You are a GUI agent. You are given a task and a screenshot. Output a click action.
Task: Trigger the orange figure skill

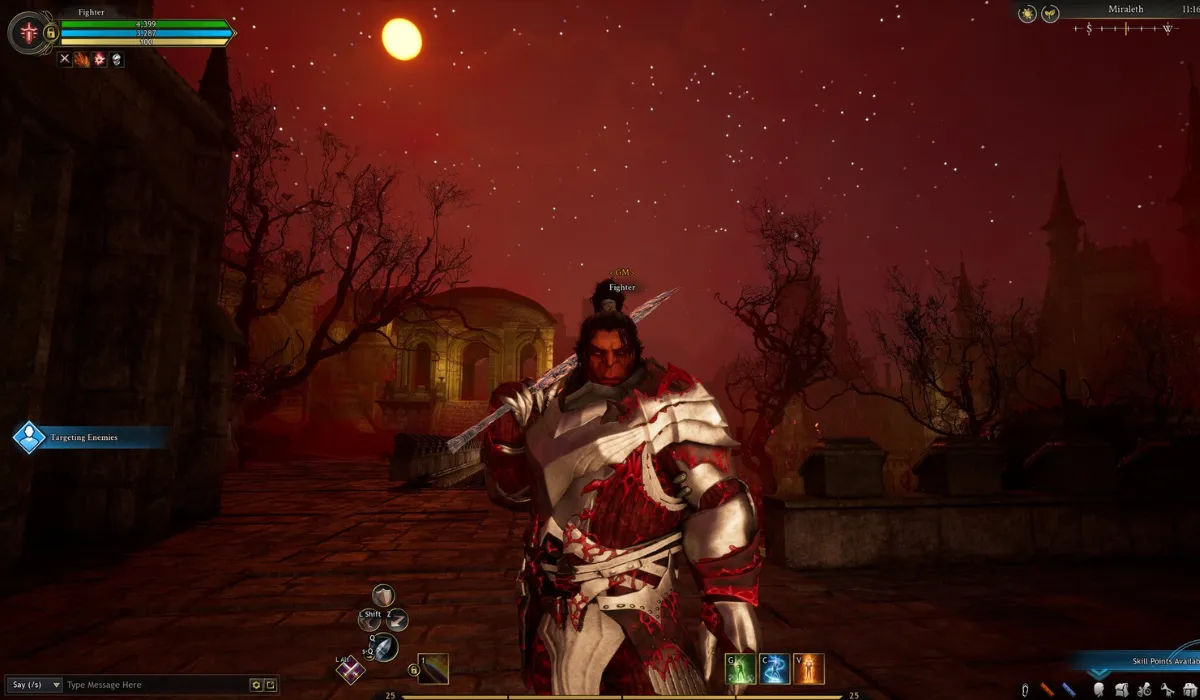click(809, 668)
